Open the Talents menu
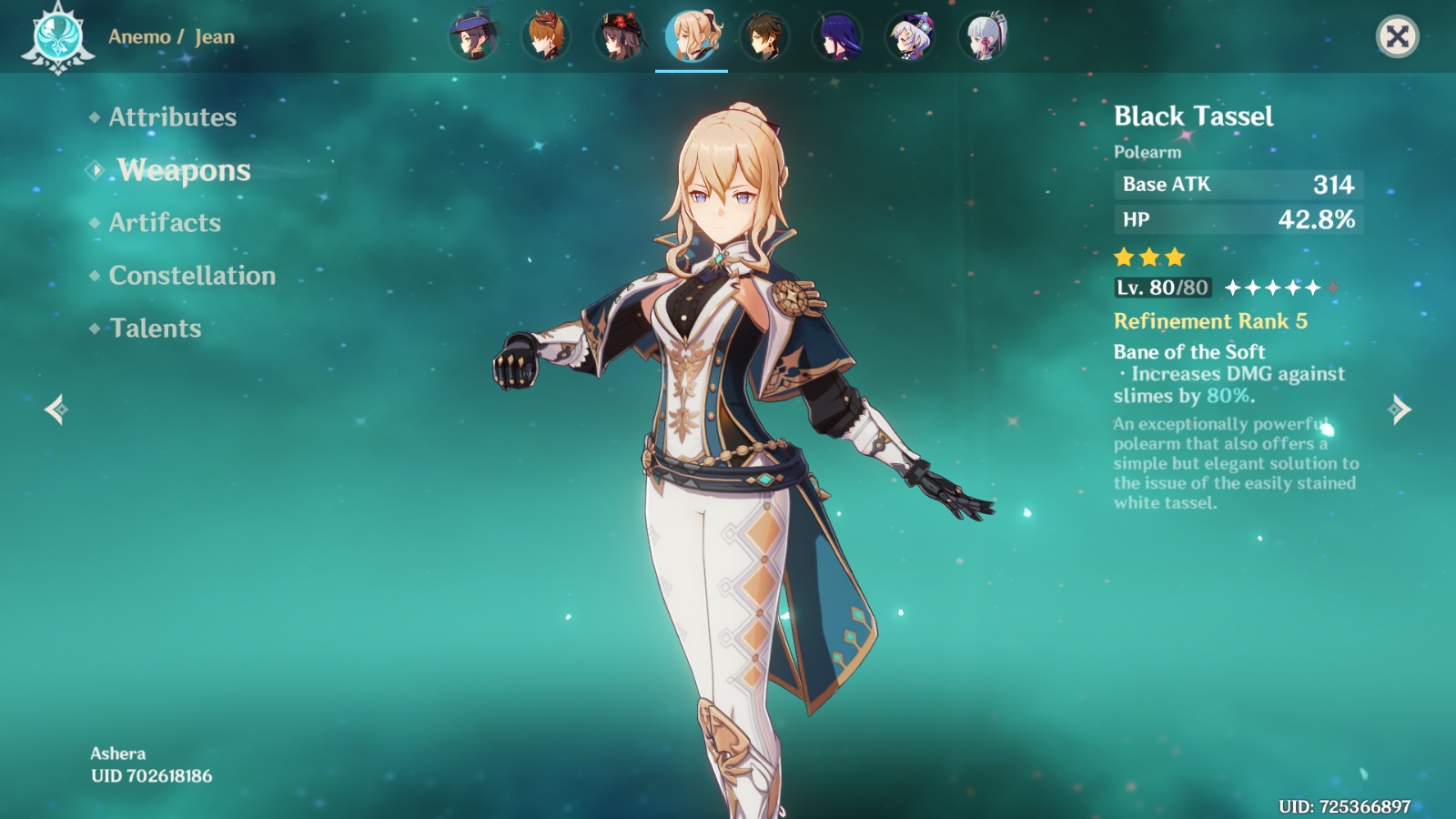The image size is (1456, 819). point(156,329)
